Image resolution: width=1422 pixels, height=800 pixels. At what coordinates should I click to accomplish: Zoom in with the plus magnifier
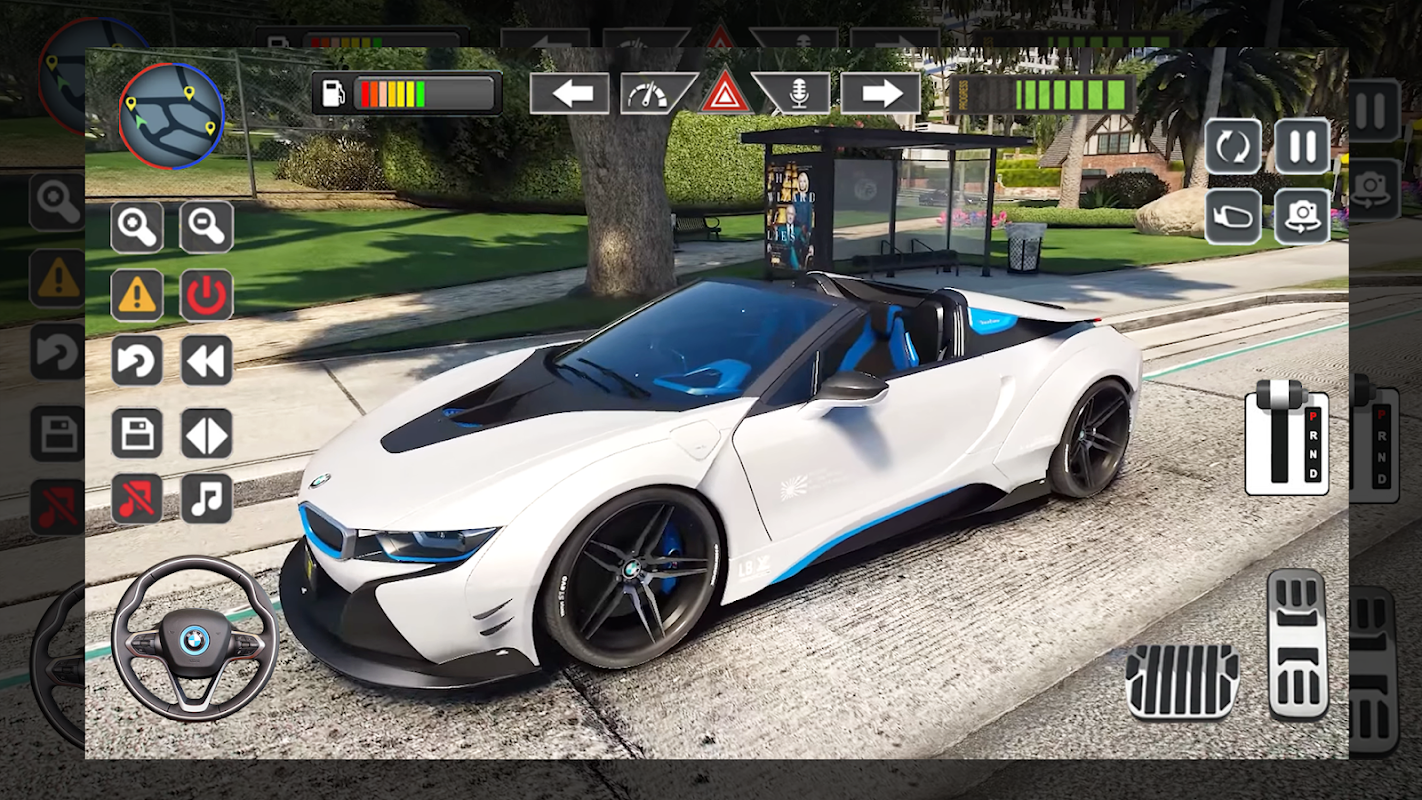136,227
